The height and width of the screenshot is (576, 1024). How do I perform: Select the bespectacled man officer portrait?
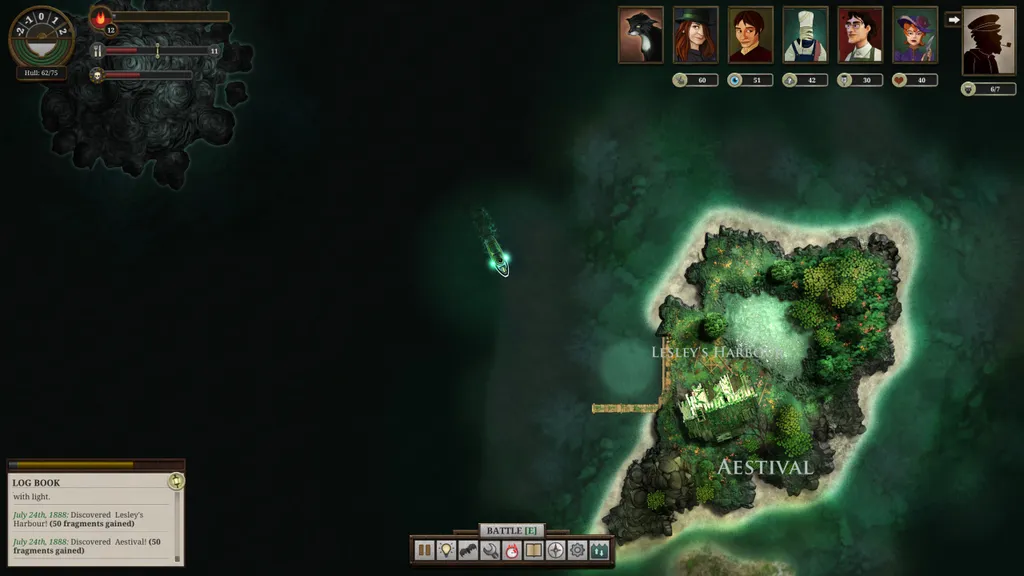click(x=860, y=35)
